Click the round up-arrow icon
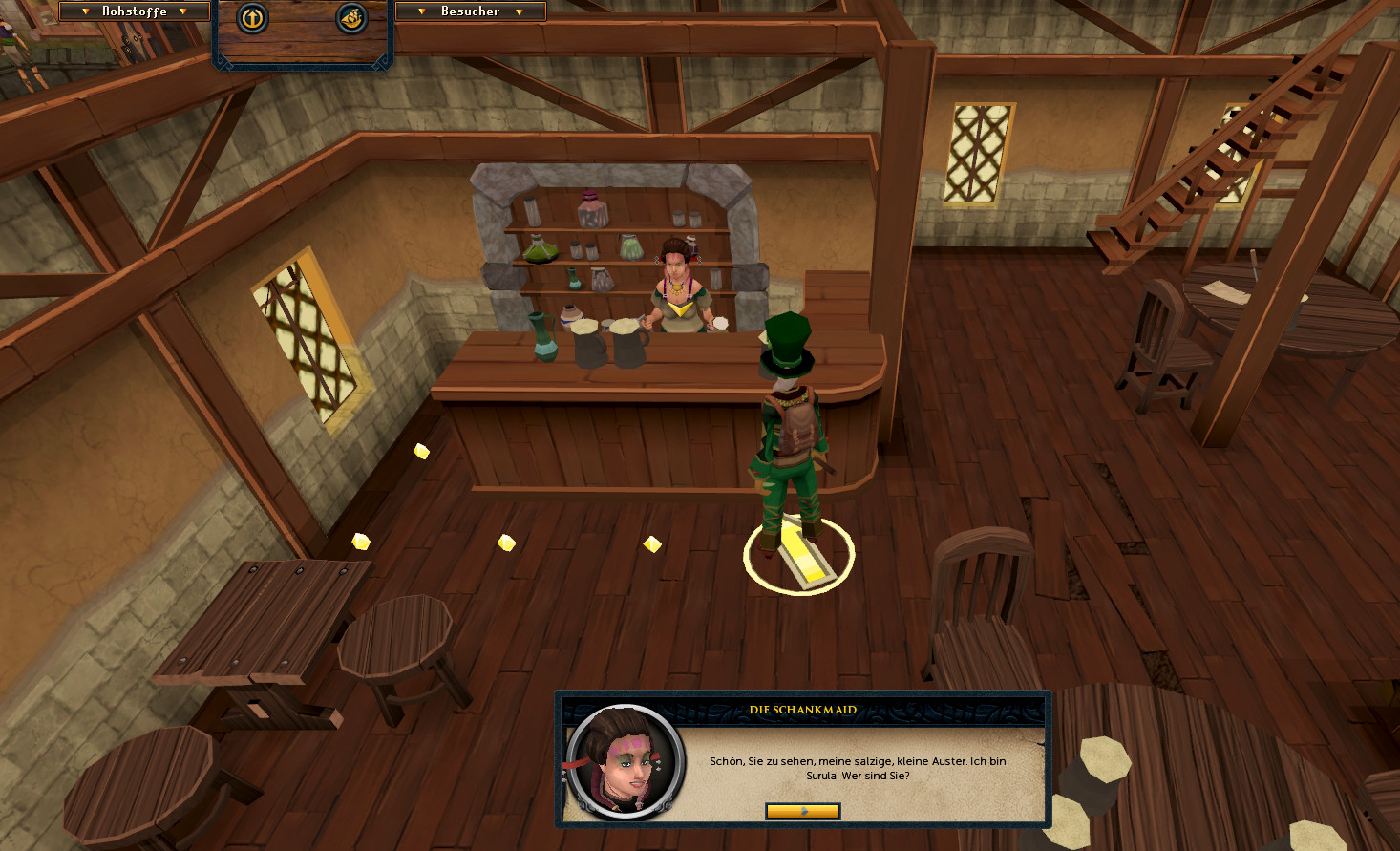 click(252, 17)
